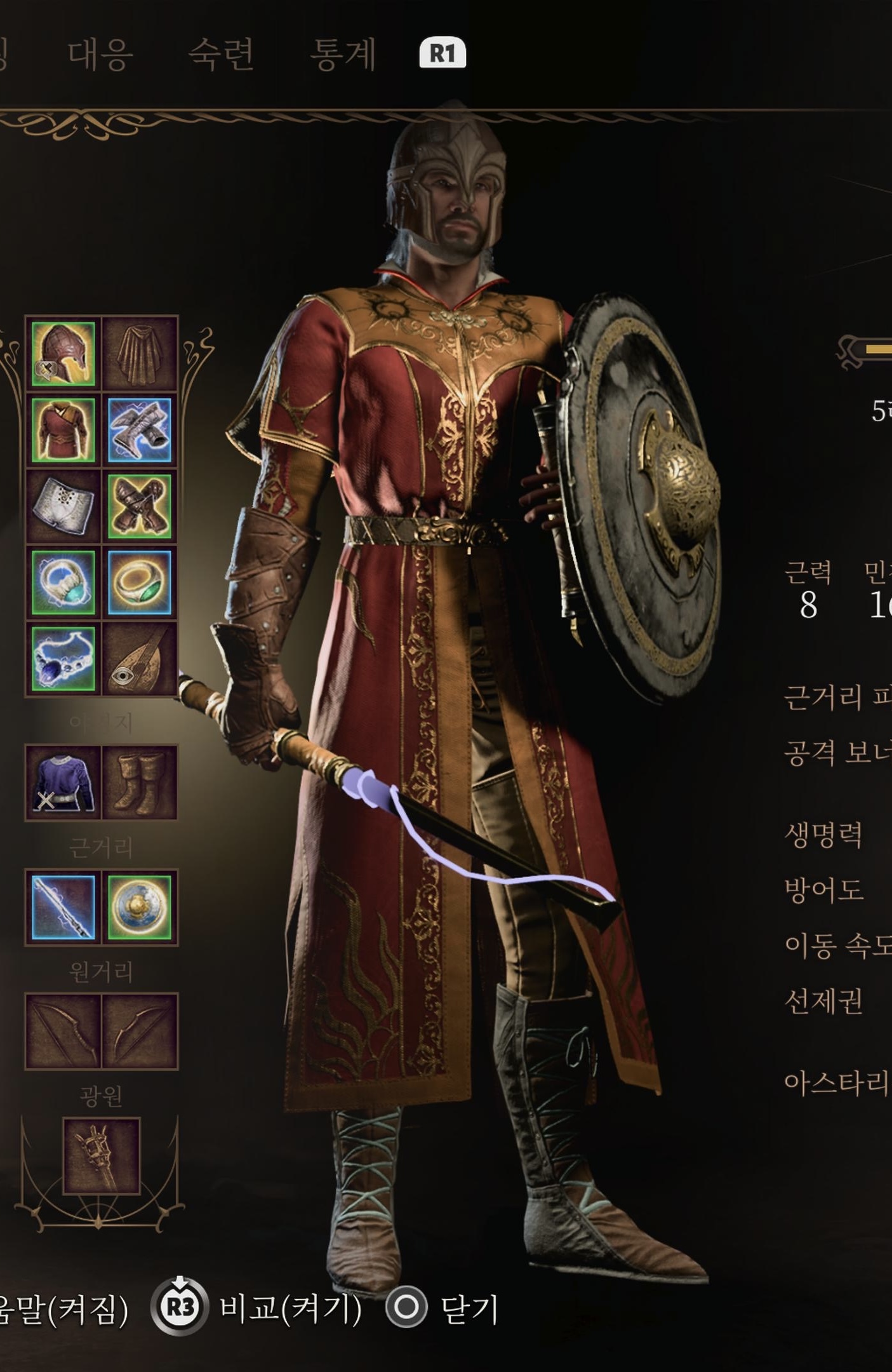892x1372 pixels.
Task: Show the 통계 tab
Action: (x=342, y=53)
